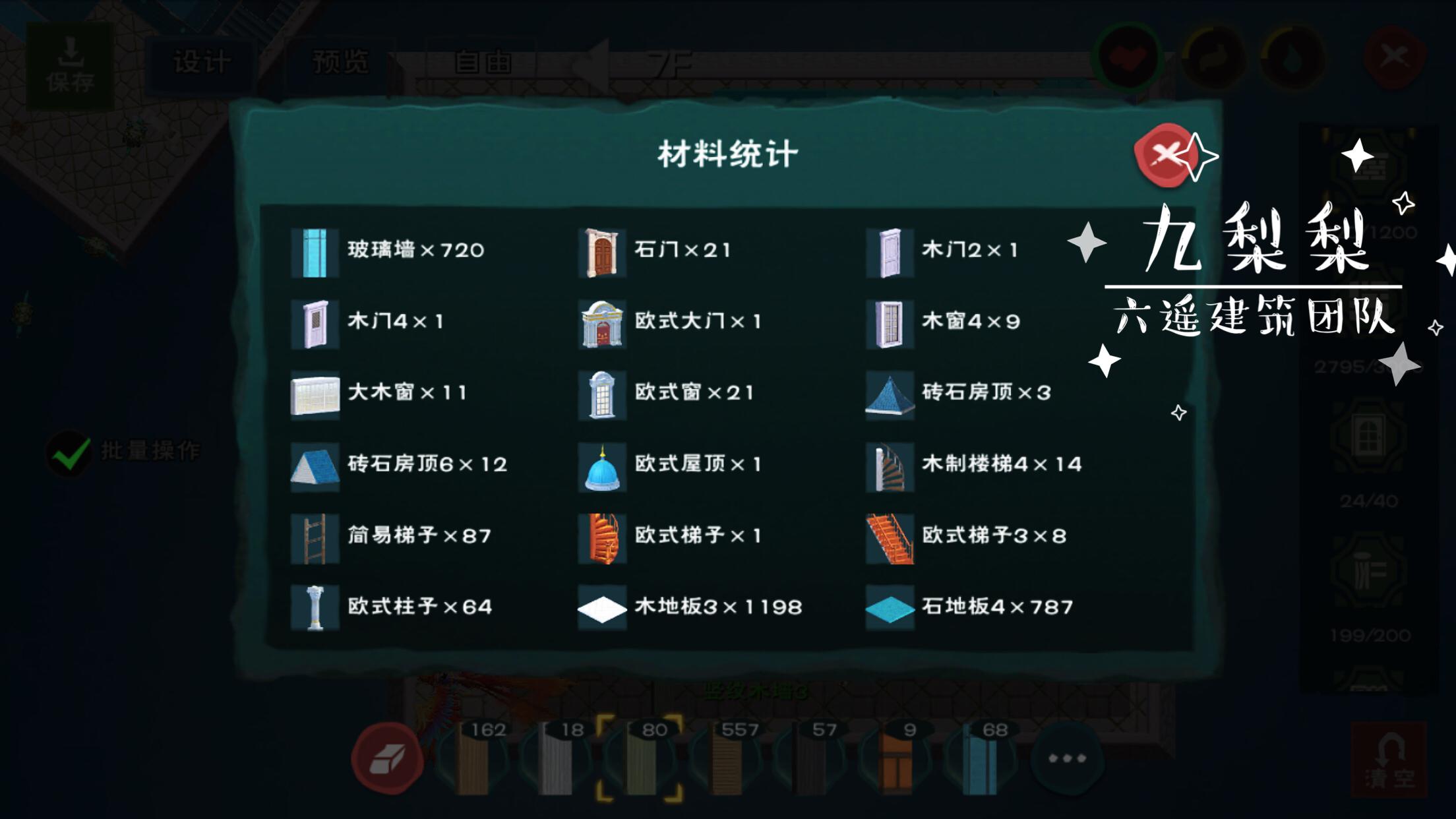Open the three-dots more materials button
1456x819 pixels.
point(1067,758)
